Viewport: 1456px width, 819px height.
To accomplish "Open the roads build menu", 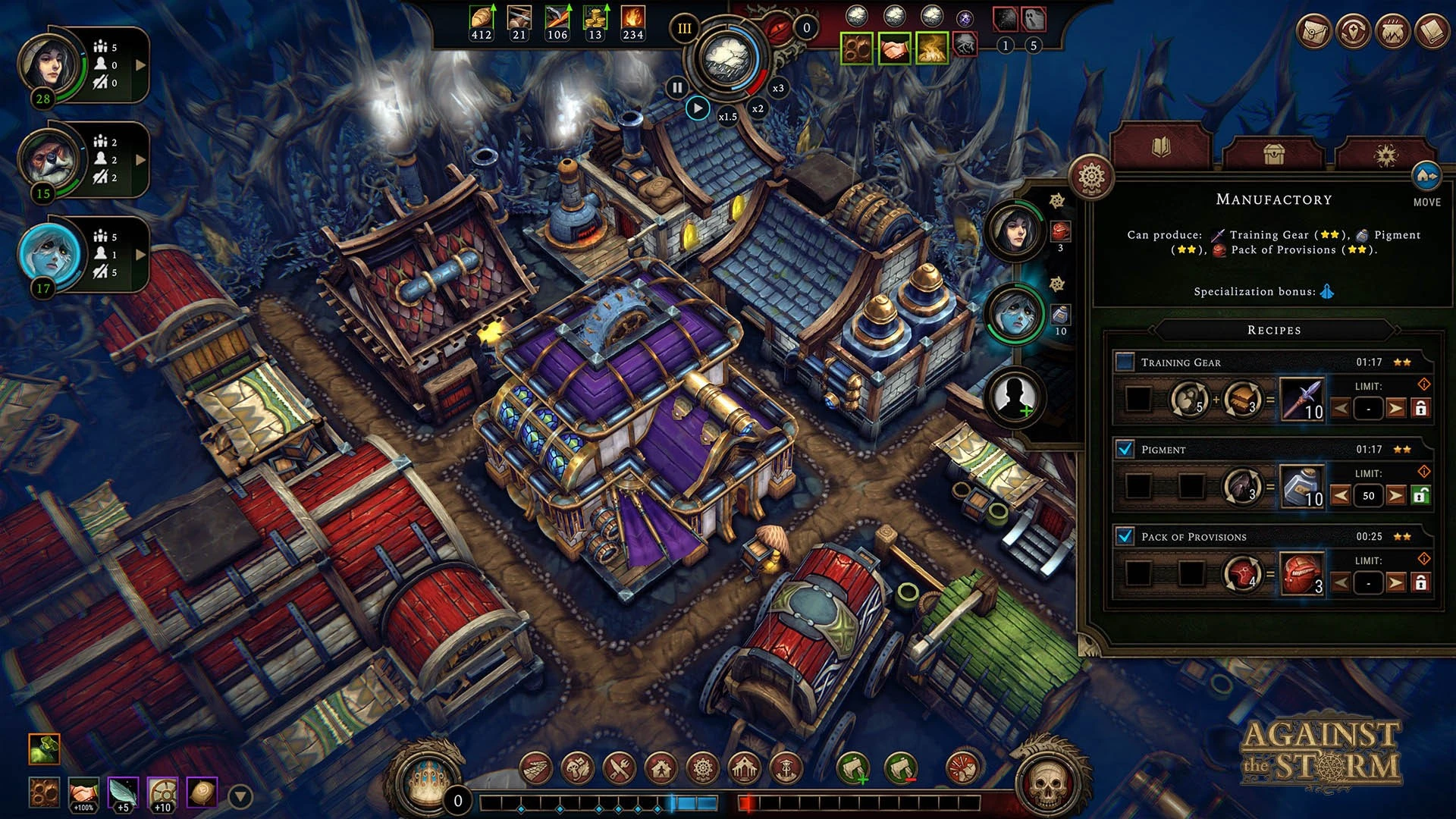I will [x=536, y=769].
